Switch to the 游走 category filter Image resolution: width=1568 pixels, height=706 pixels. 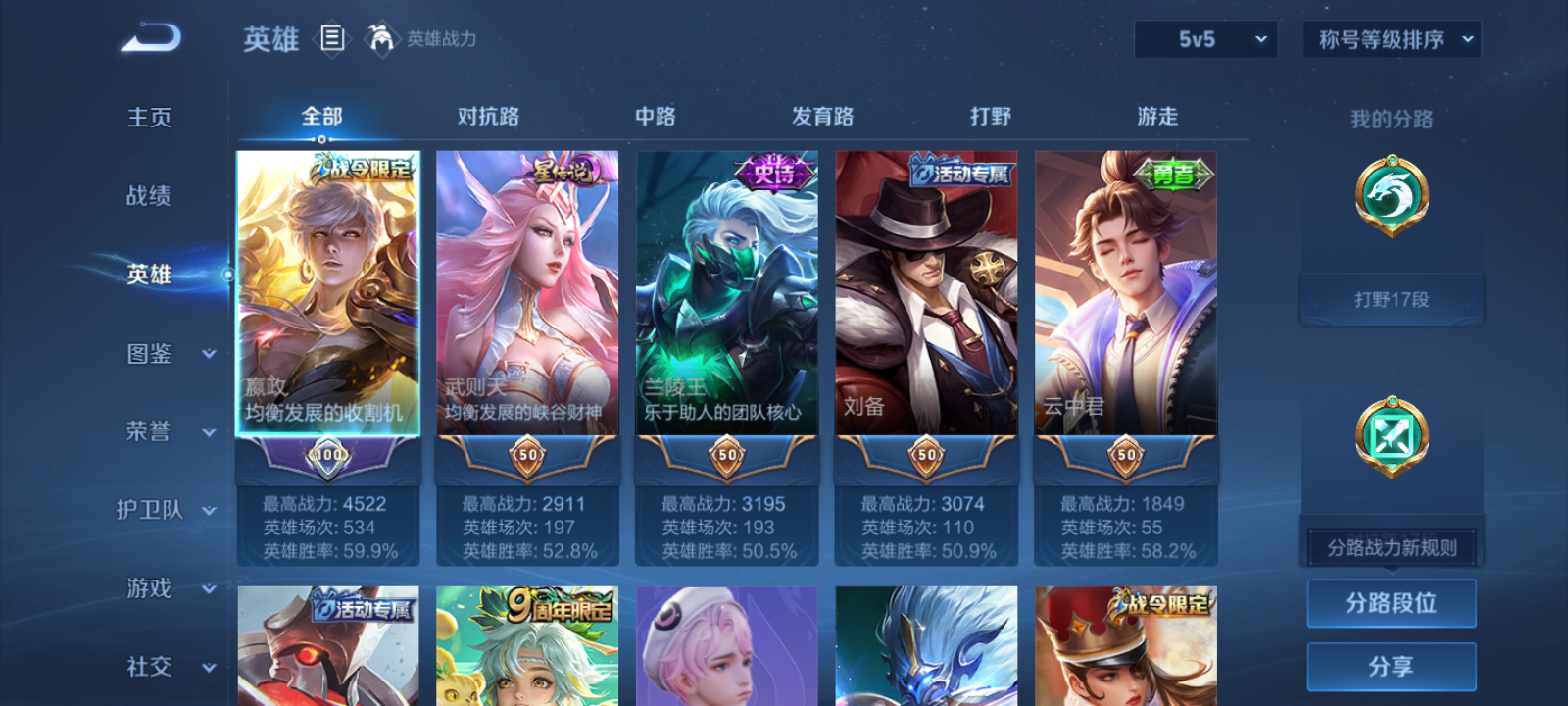click(1154, 116)
